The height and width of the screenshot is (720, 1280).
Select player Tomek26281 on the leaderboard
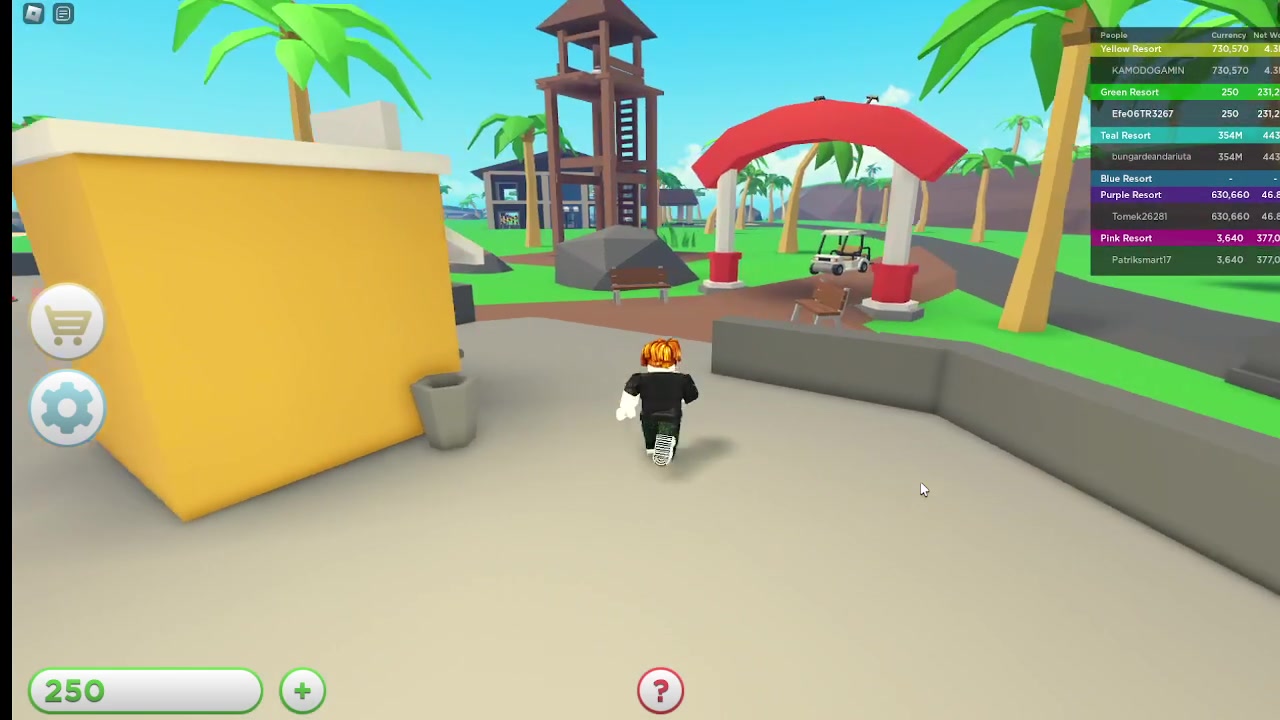(1140, 216)
